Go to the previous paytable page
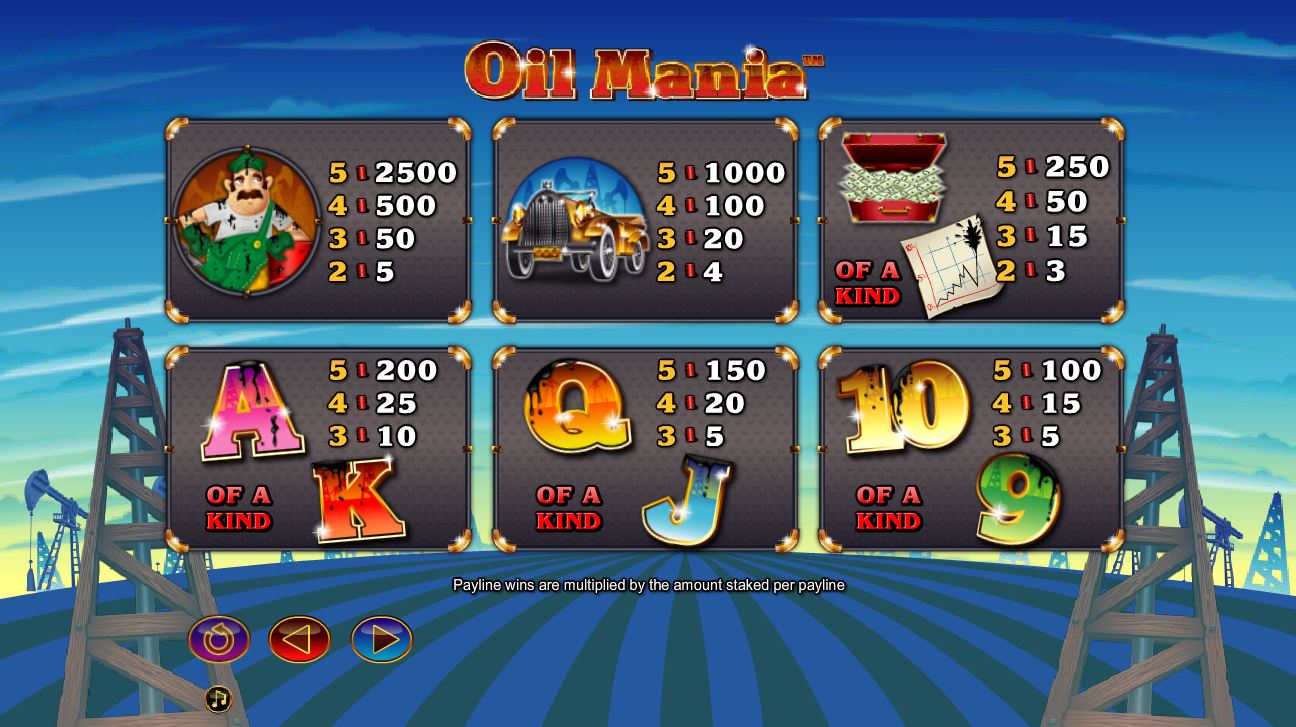 tap(299, 639)
